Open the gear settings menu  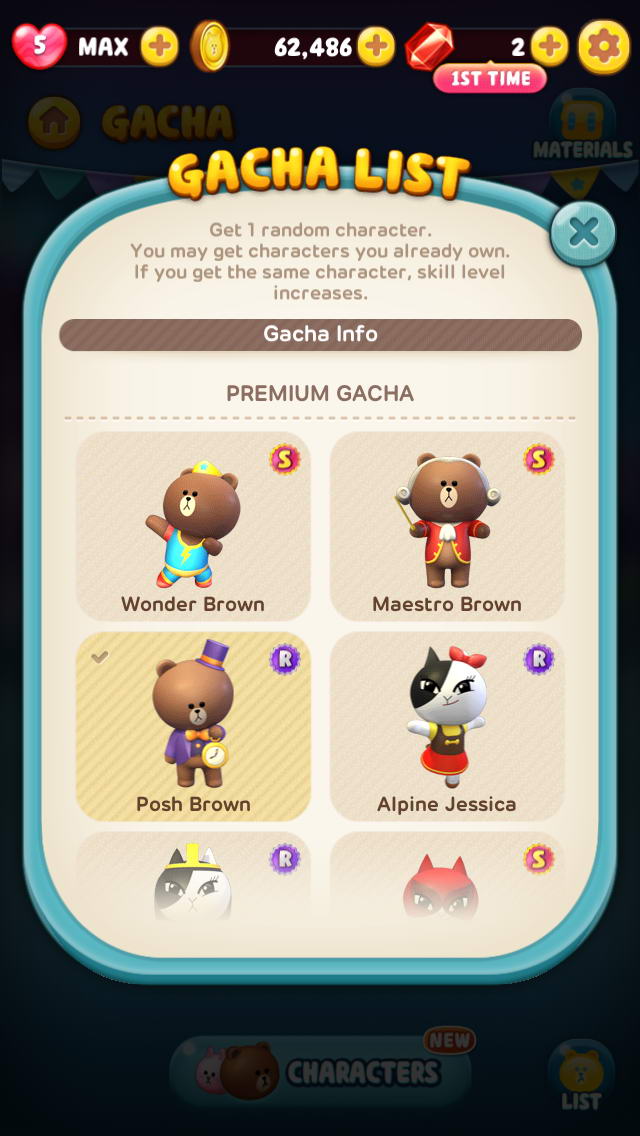(x=604, y=45)
